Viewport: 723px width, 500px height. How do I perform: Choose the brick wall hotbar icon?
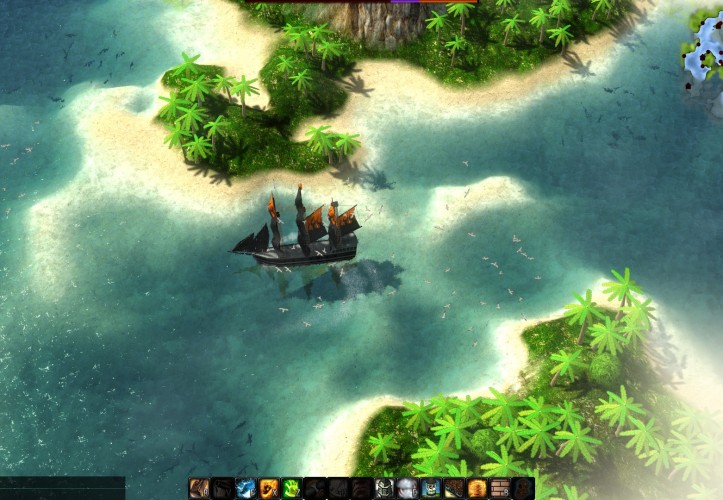499,489
